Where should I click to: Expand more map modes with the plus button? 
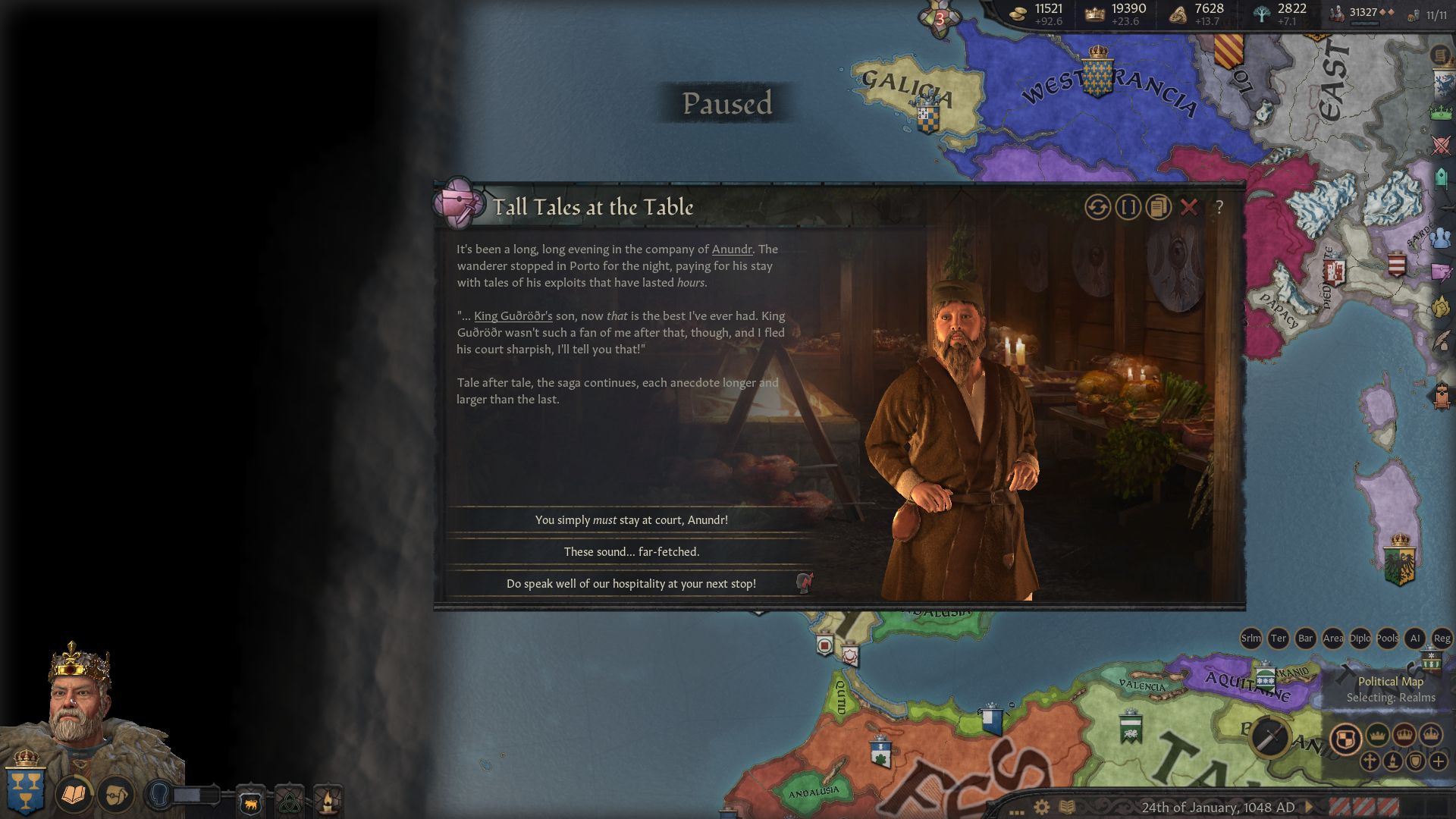click(x=1439, y=761)
